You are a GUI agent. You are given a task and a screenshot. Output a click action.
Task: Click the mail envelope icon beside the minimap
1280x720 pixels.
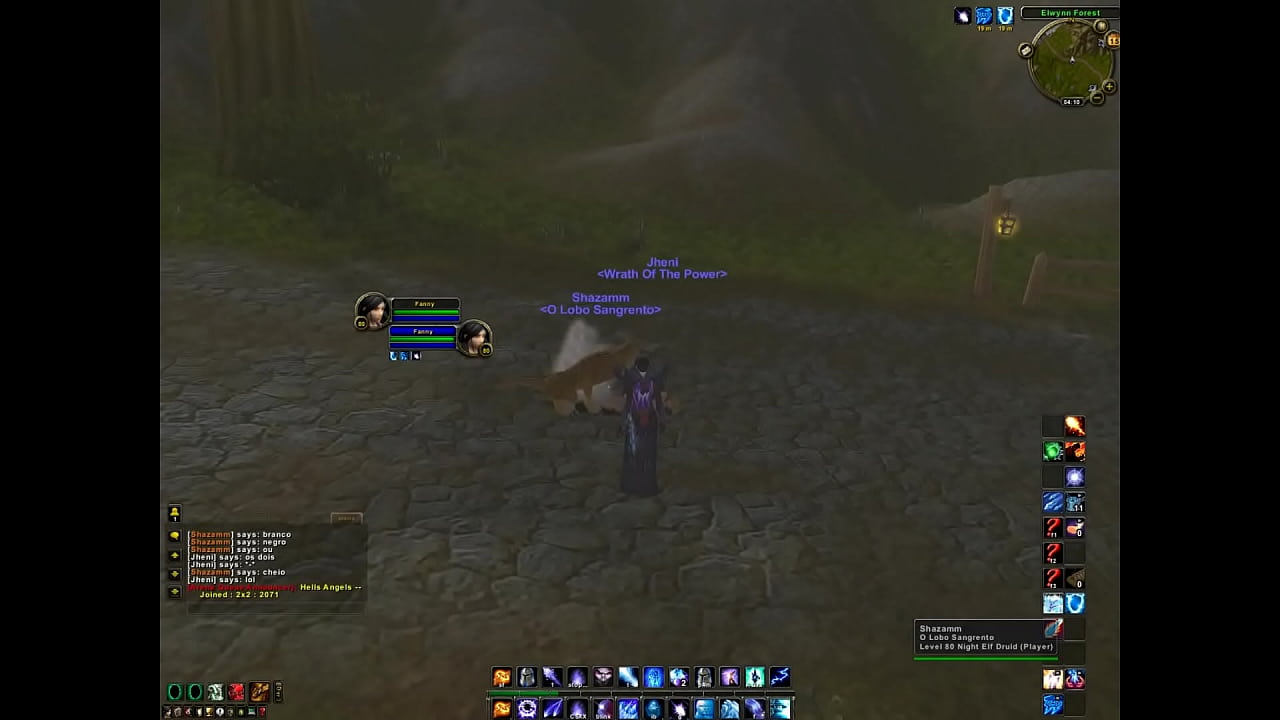tap(1026, 50)
